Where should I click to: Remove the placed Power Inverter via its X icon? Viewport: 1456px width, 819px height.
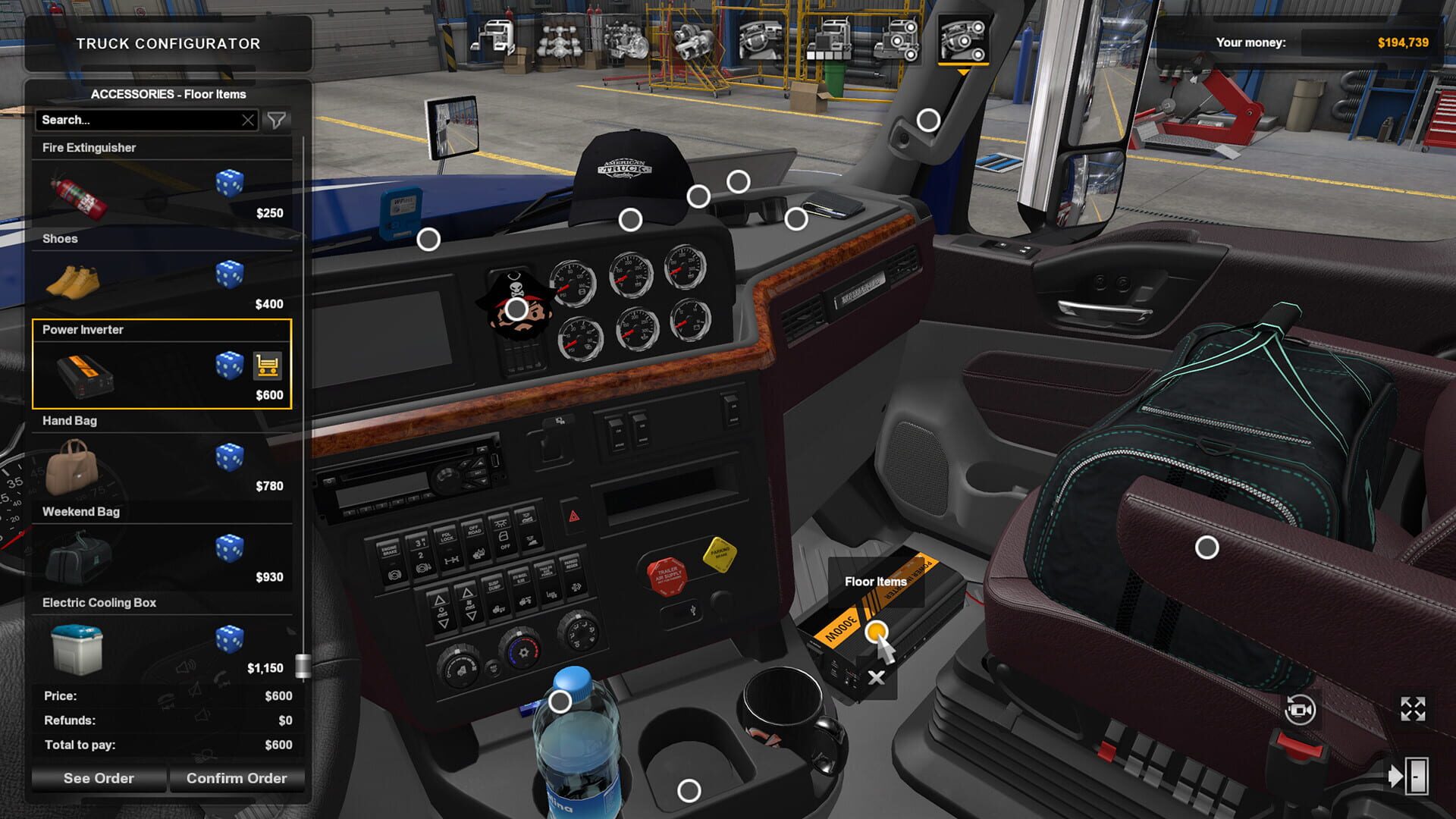tap(876, 677)
